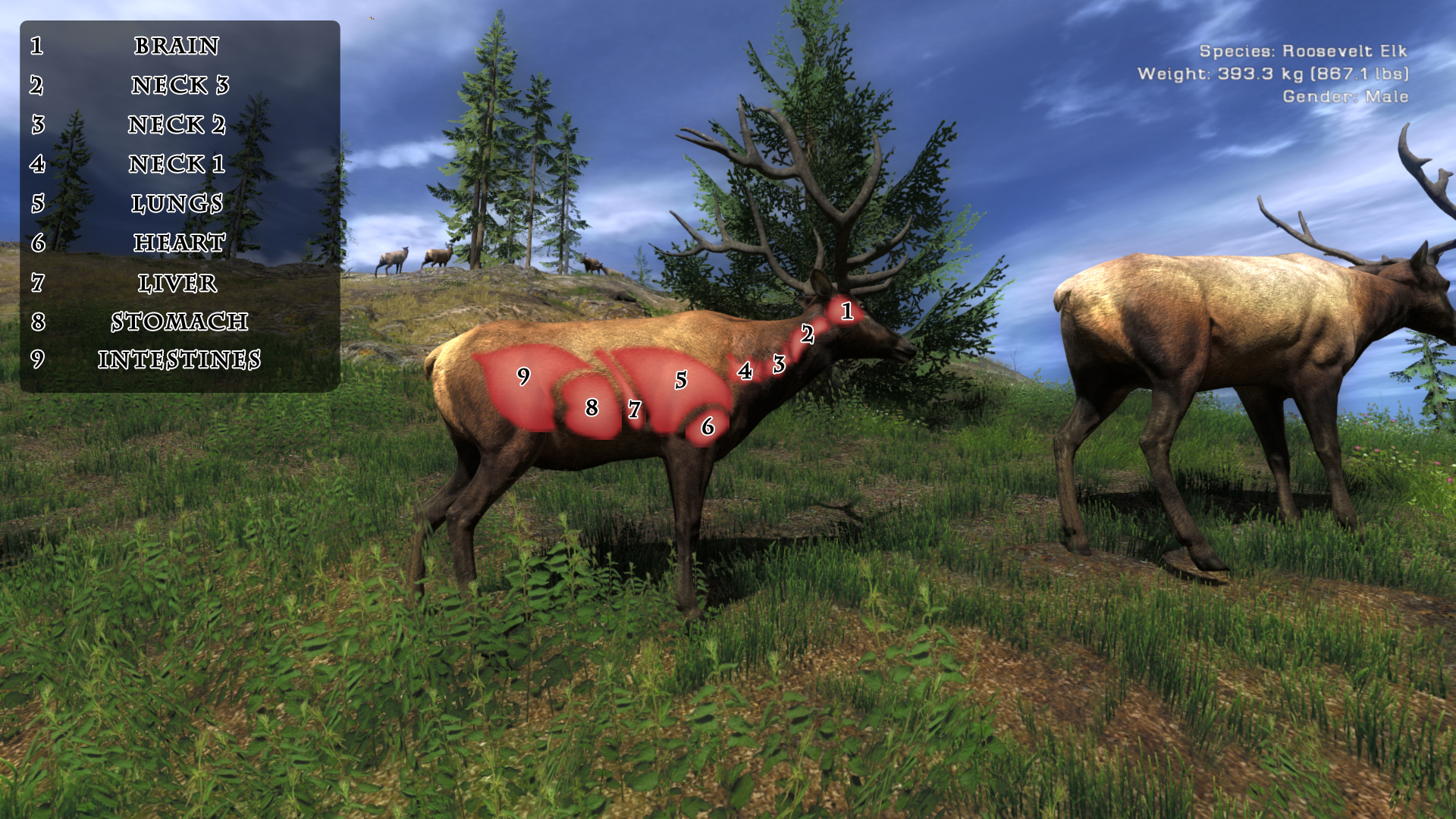
Task: Choose the number 7 liver marker
Action: click(635, 410)
